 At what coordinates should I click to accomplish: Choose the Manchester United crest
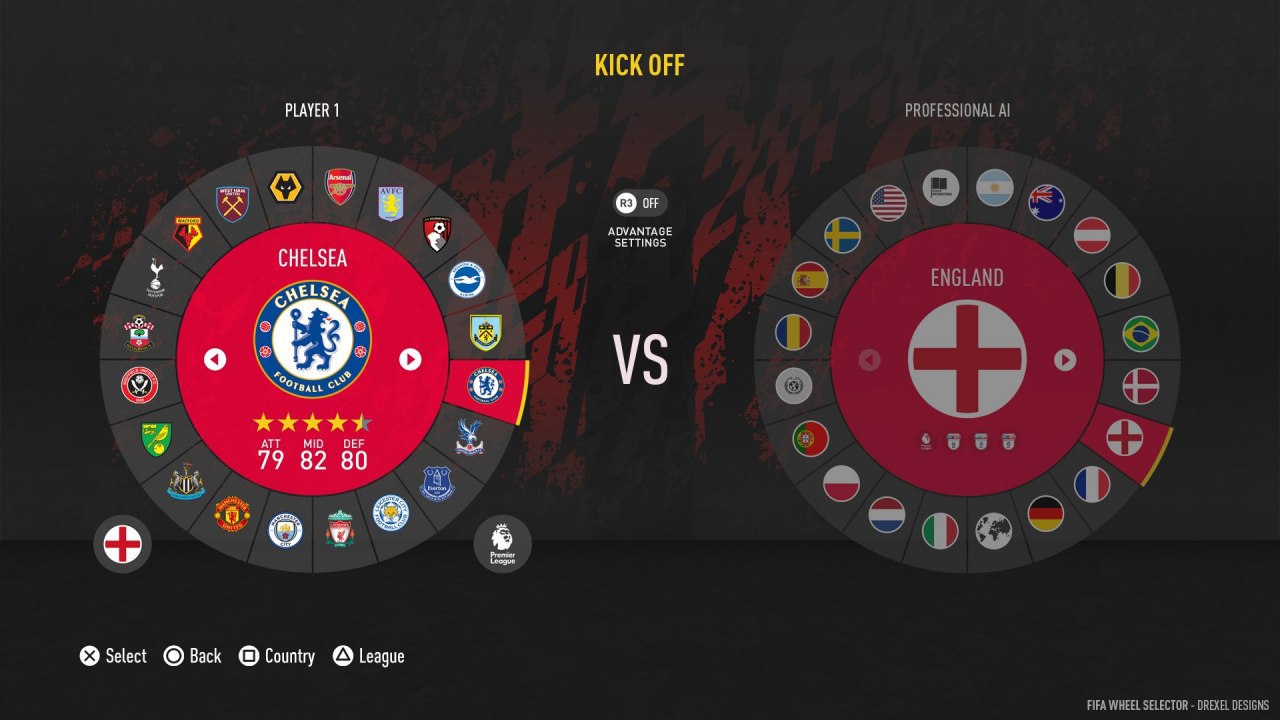click(x=232, y=514)
